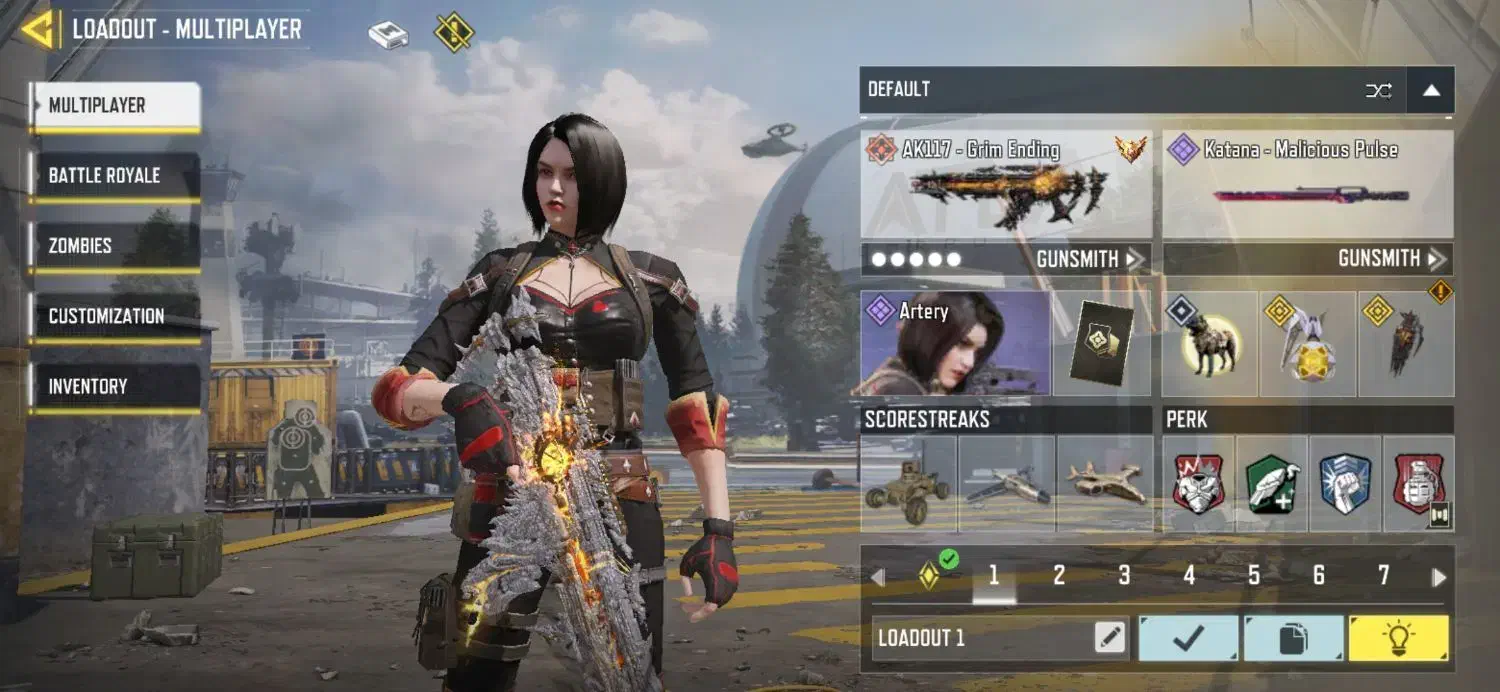This screenshot has height=692, width=1500.
Task: Rename Loadout 1 with the pencil icon
Action: [1109, 638]
